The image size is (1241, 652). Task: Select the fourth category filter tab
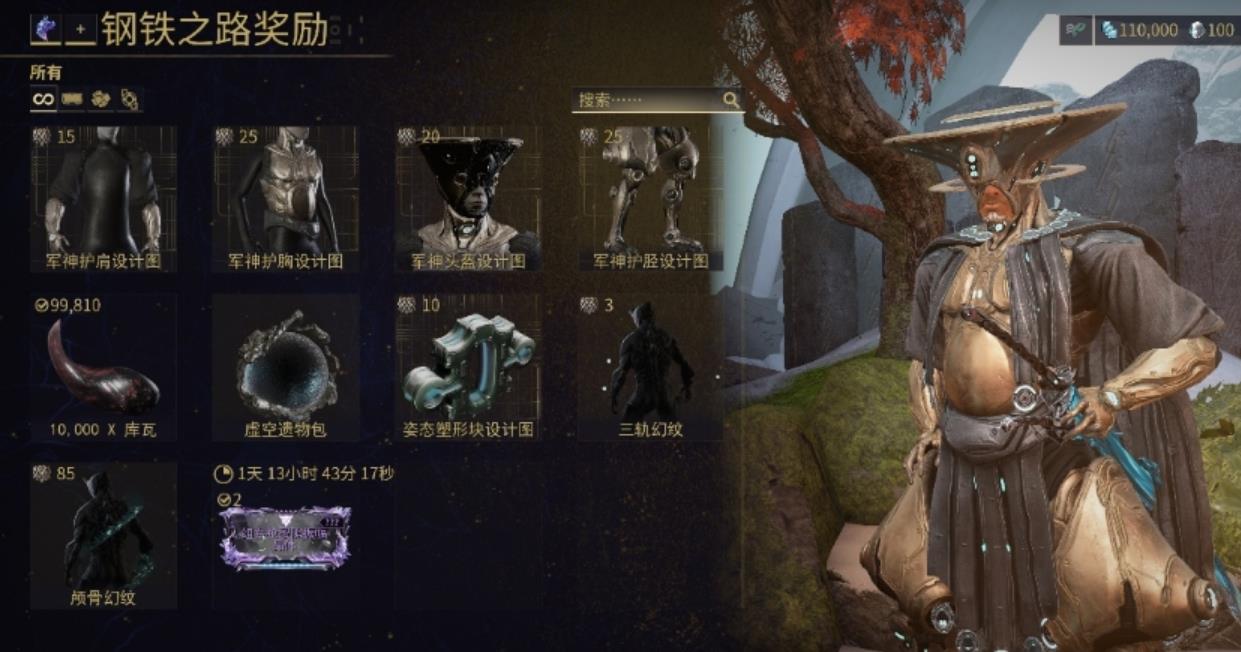[x=129, y=99]
